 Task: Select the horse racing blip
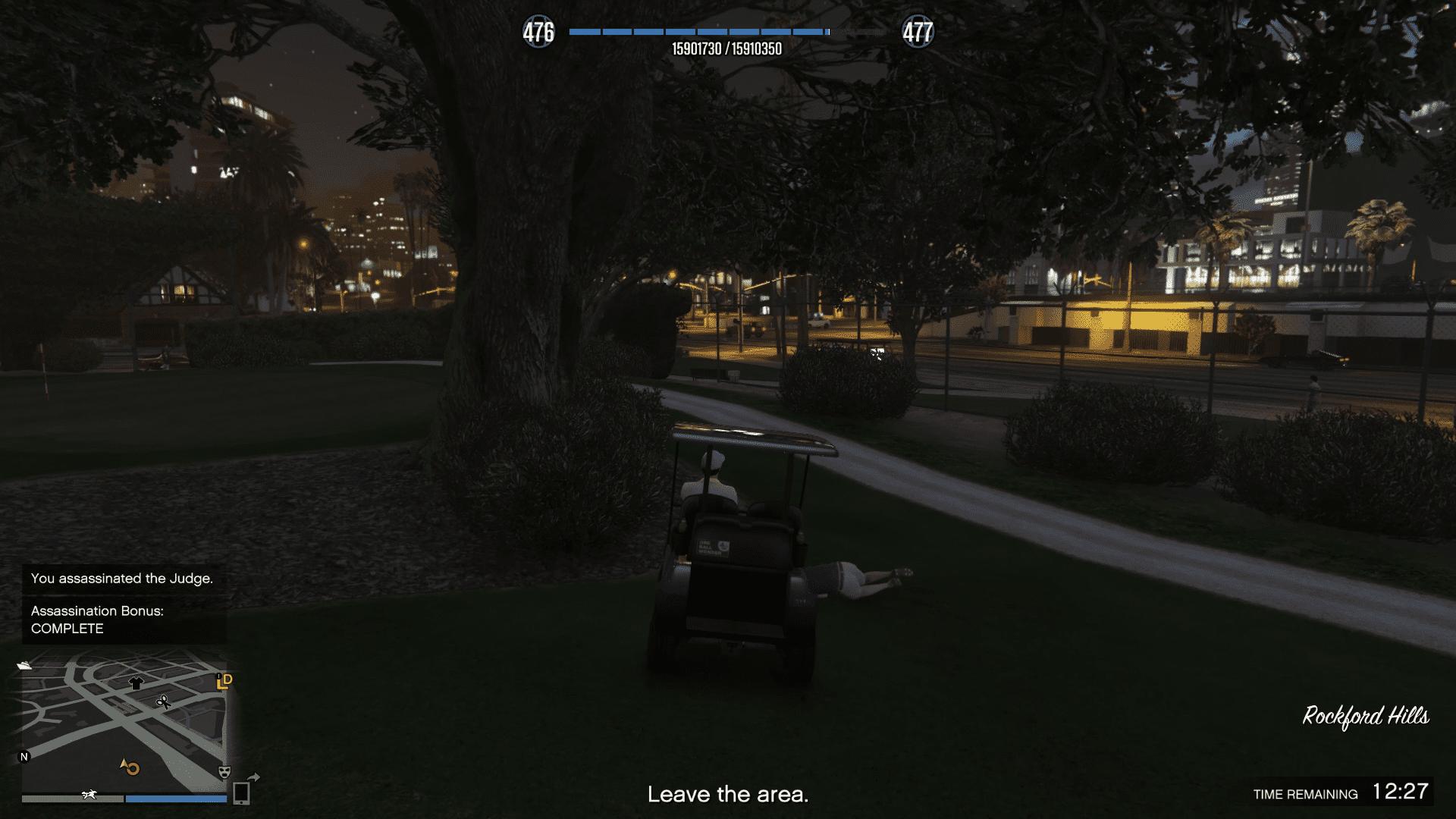point(89,795)
